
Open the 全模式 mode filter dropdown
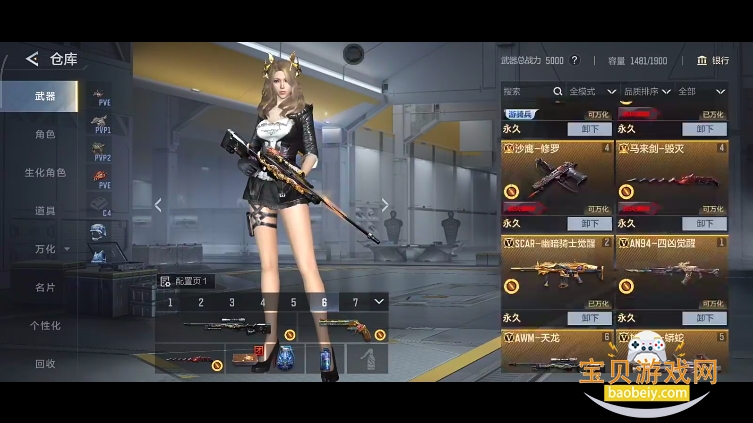pos(592,91)
